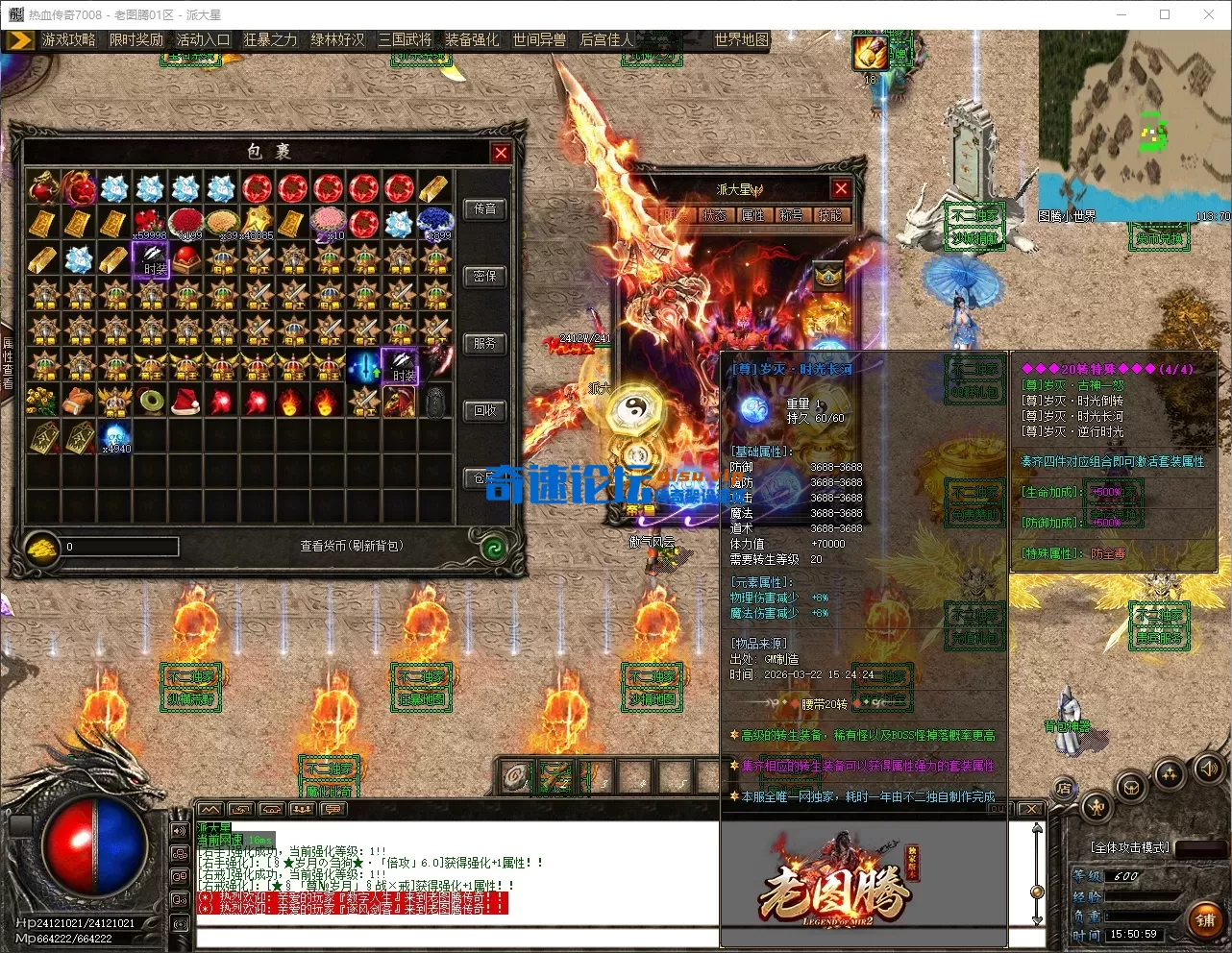Switch to the 属性 tab
This screenshot has width=1232, height=953.
752,215
